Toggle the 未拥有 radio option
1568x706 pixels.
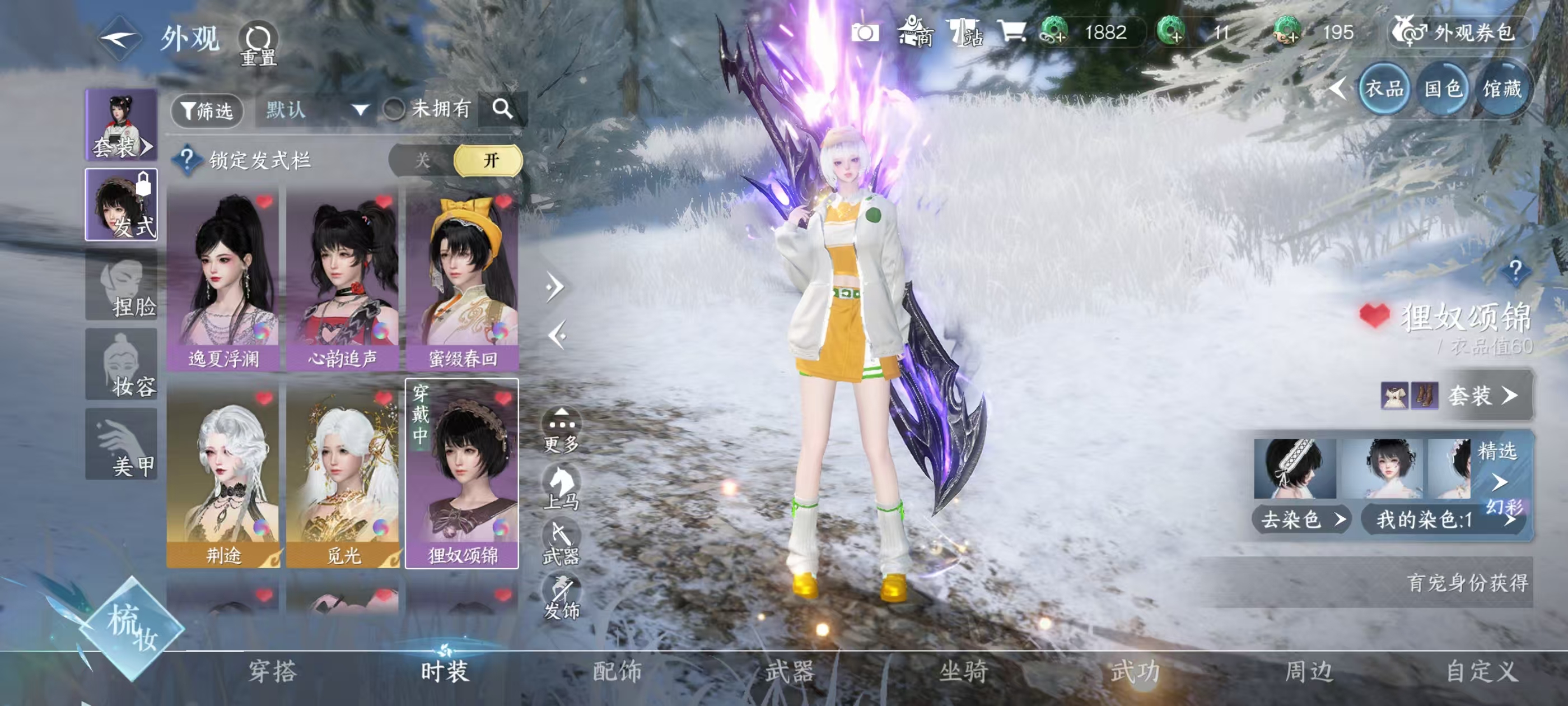pyautogui.click(x=394, y=110)
